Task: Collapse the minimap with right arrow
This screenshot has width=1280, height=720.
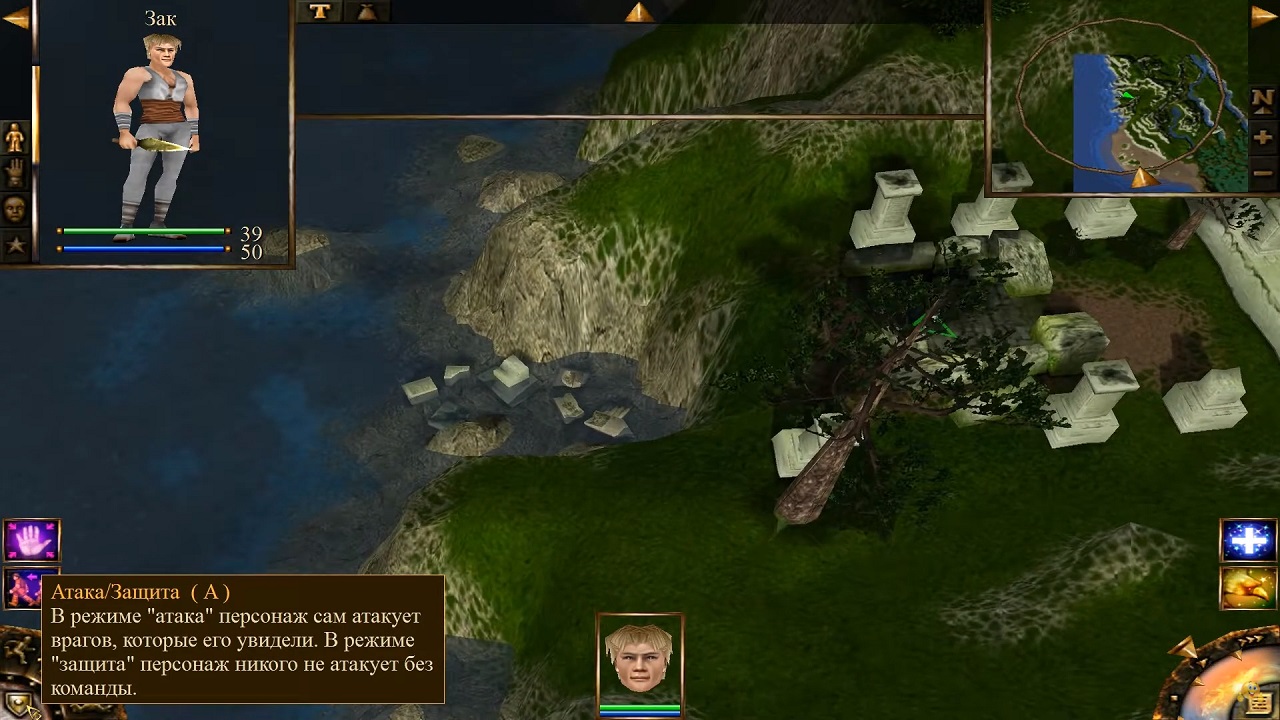Action: pos(1264,17)
